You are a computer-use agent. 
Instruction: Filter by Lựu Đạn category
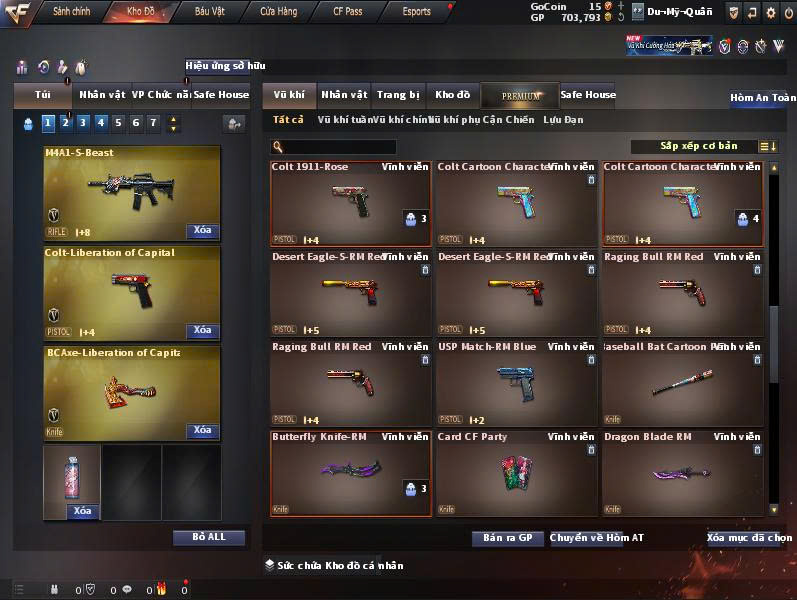pos(563,120)
